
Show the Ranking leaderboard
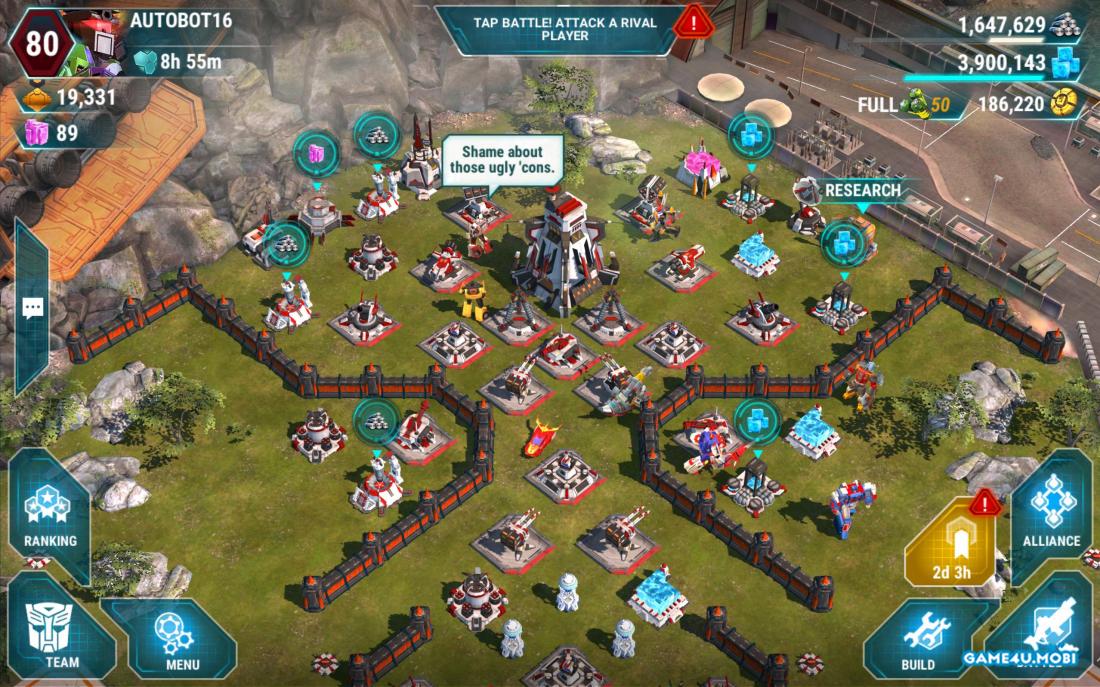pyautogui.click(x=50, y=516)
